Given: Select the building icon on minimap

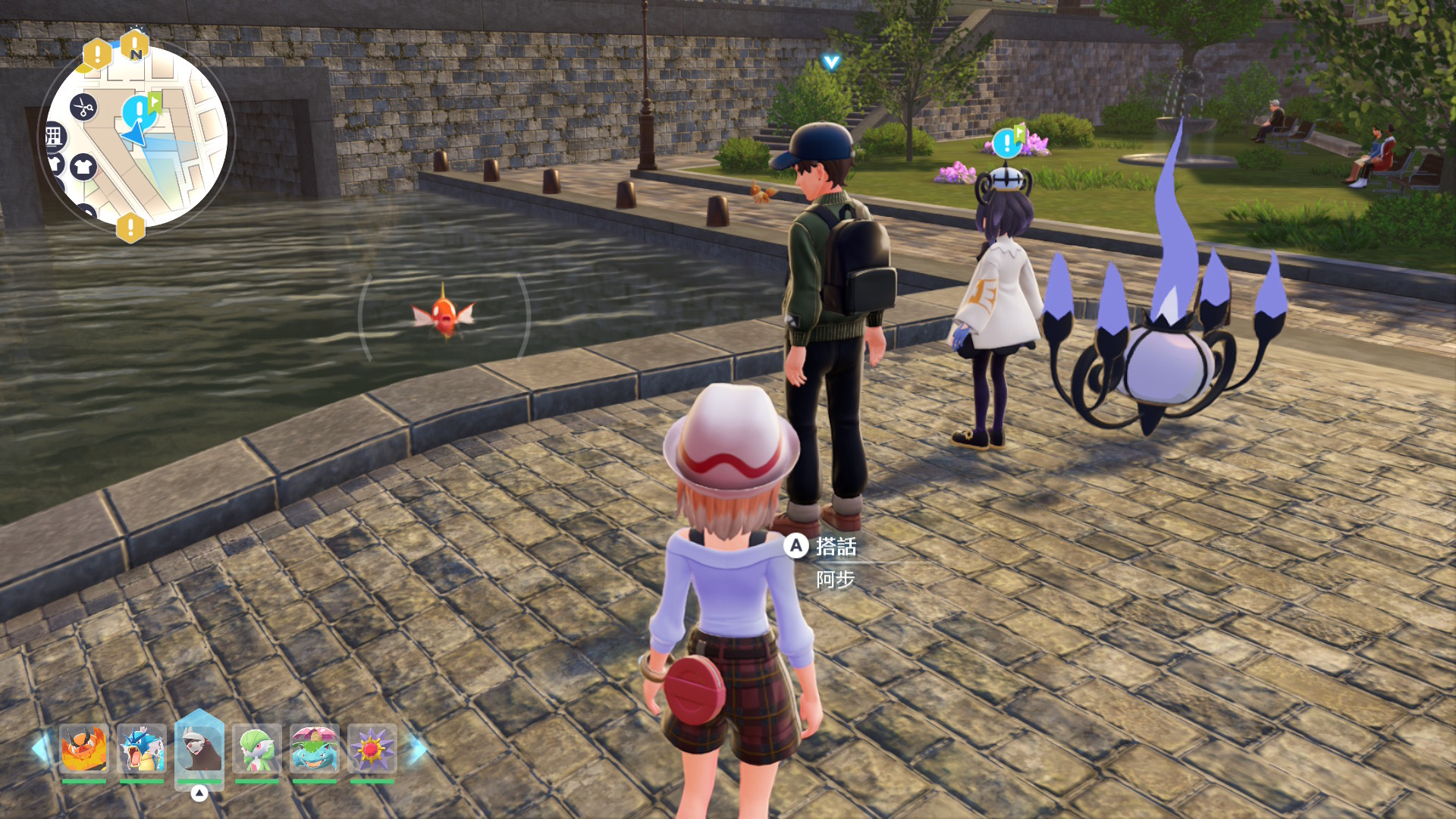Looking at the screenshot, I should tap(54, 136).
